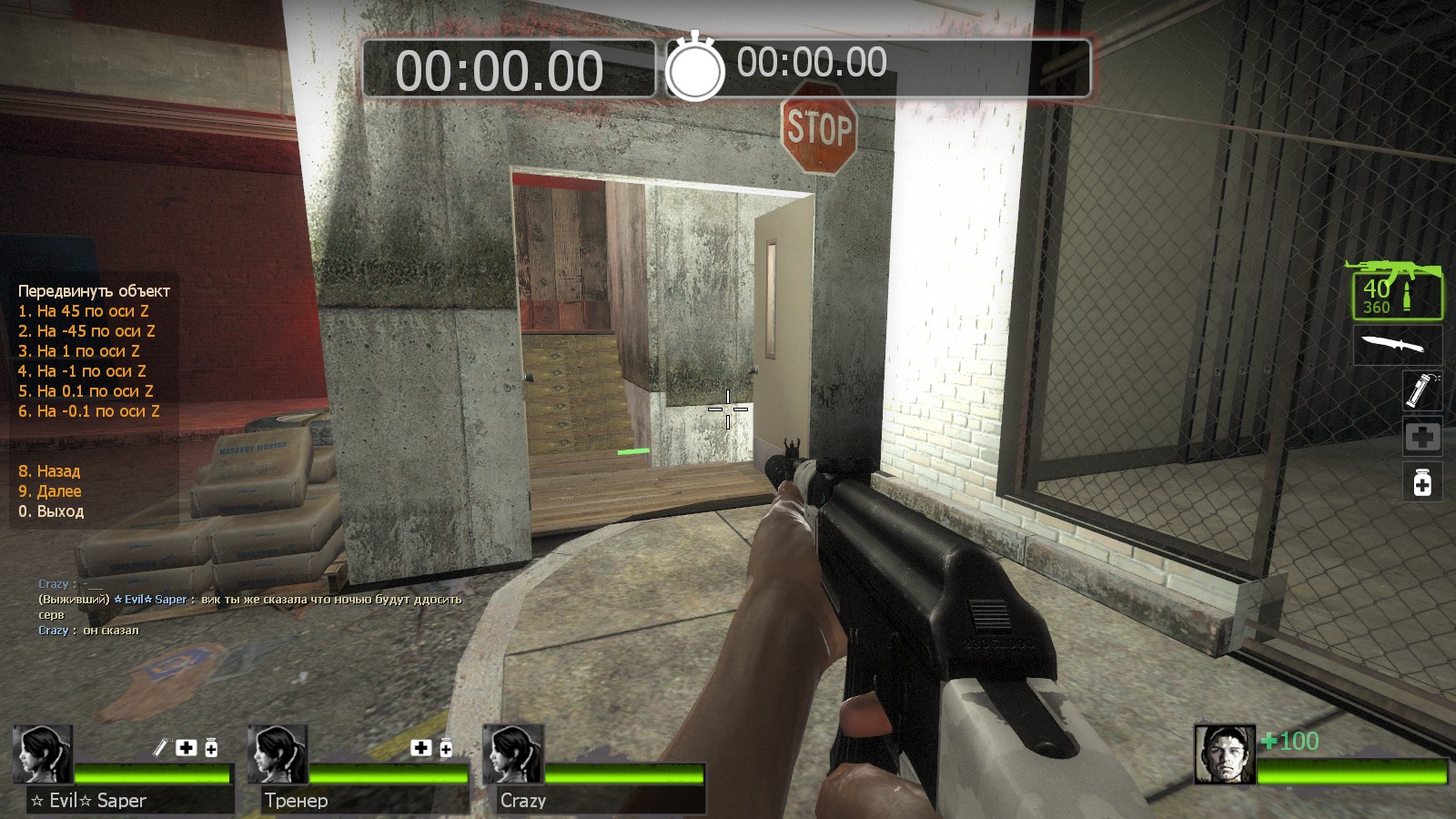This screenshot has height=819, width=1456.
Task: Select the pain pills slot
Action: click(1422, 481)
